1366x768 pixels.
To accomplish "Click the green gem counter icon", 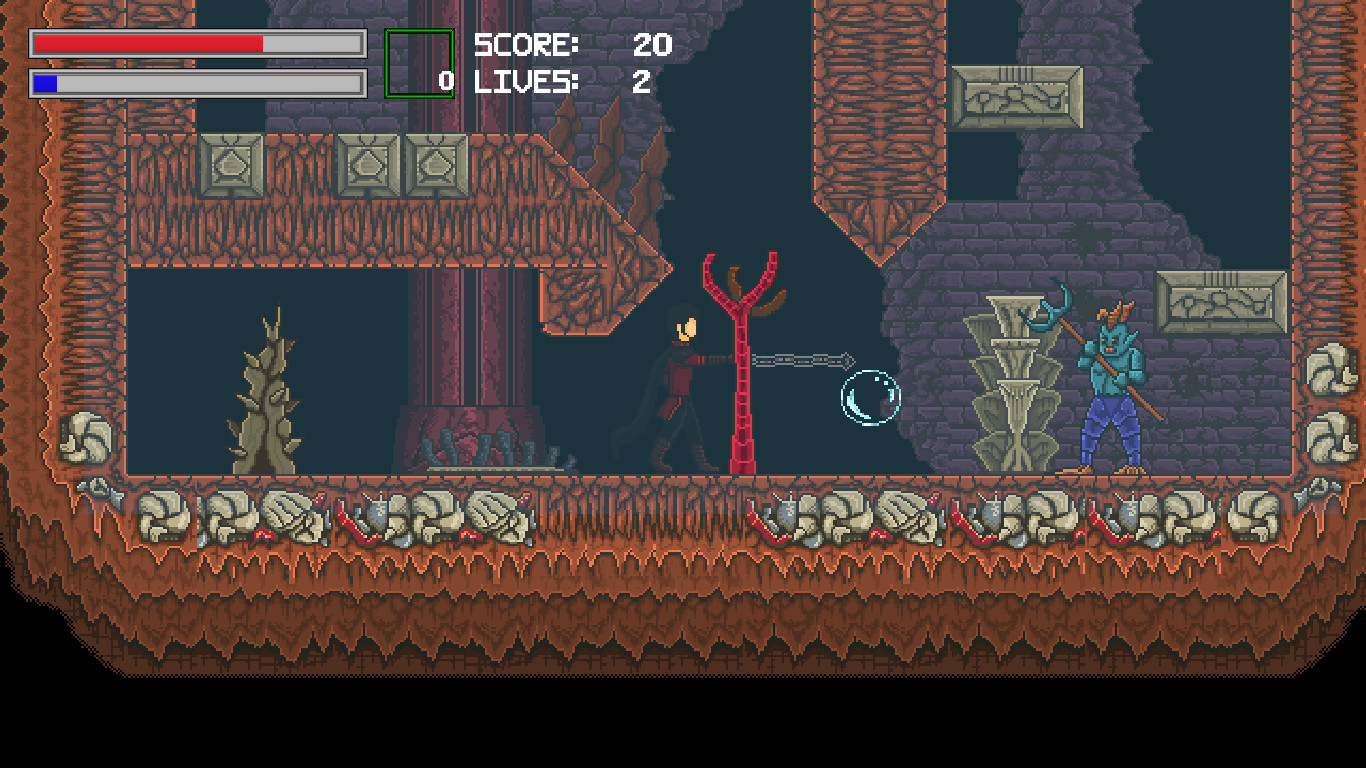I will (x=420, y=62).
